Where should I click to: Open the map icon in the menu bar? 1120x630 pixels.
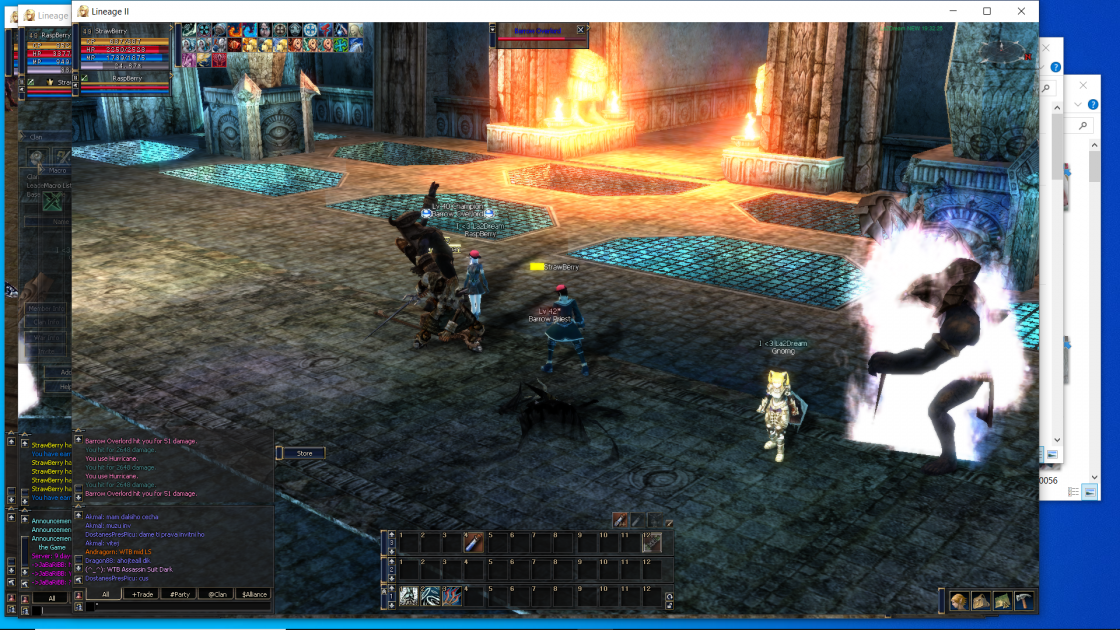[1002, 600]
